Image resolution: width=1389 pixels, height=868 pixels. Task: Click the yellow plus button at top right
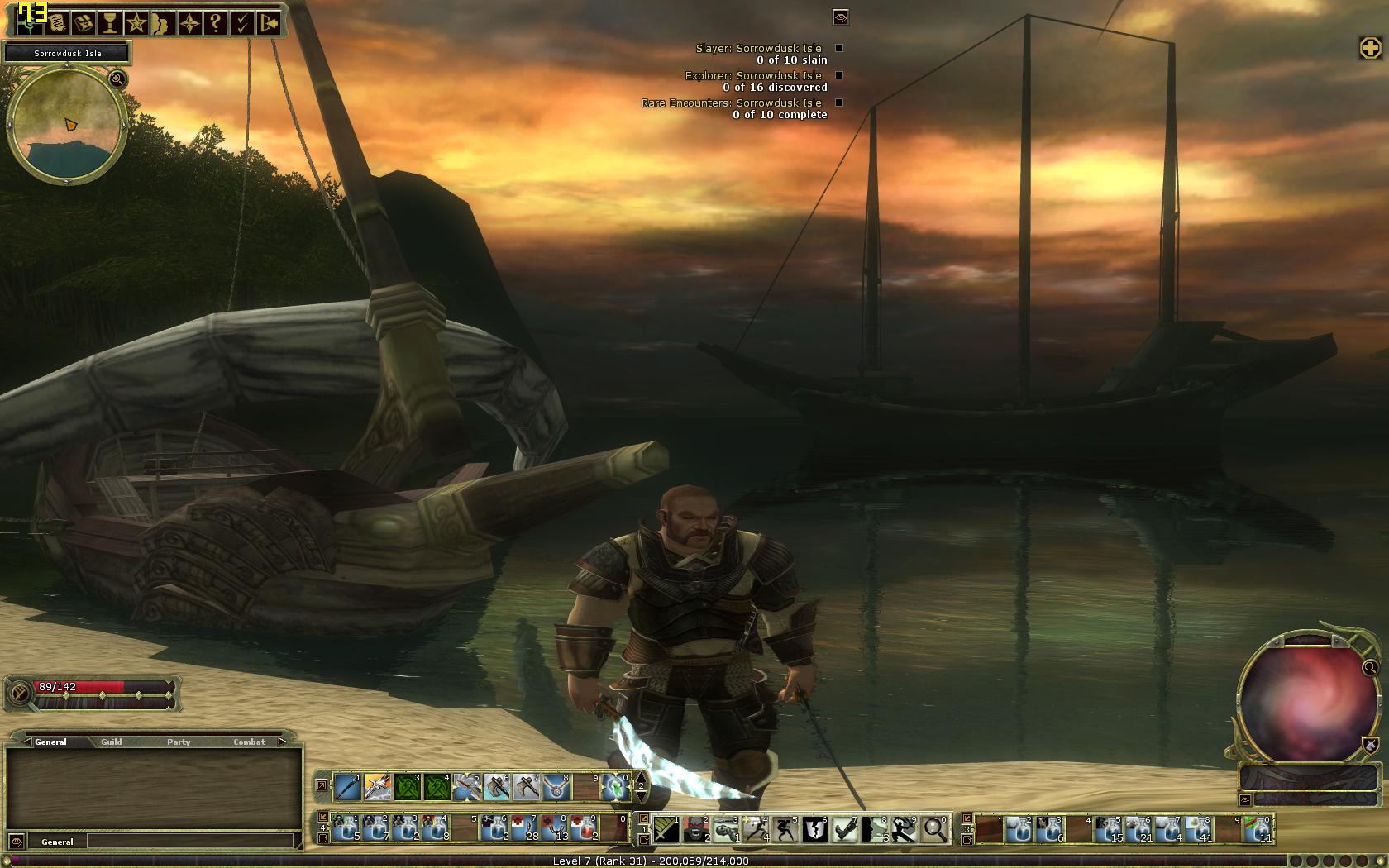[1370, 48]
